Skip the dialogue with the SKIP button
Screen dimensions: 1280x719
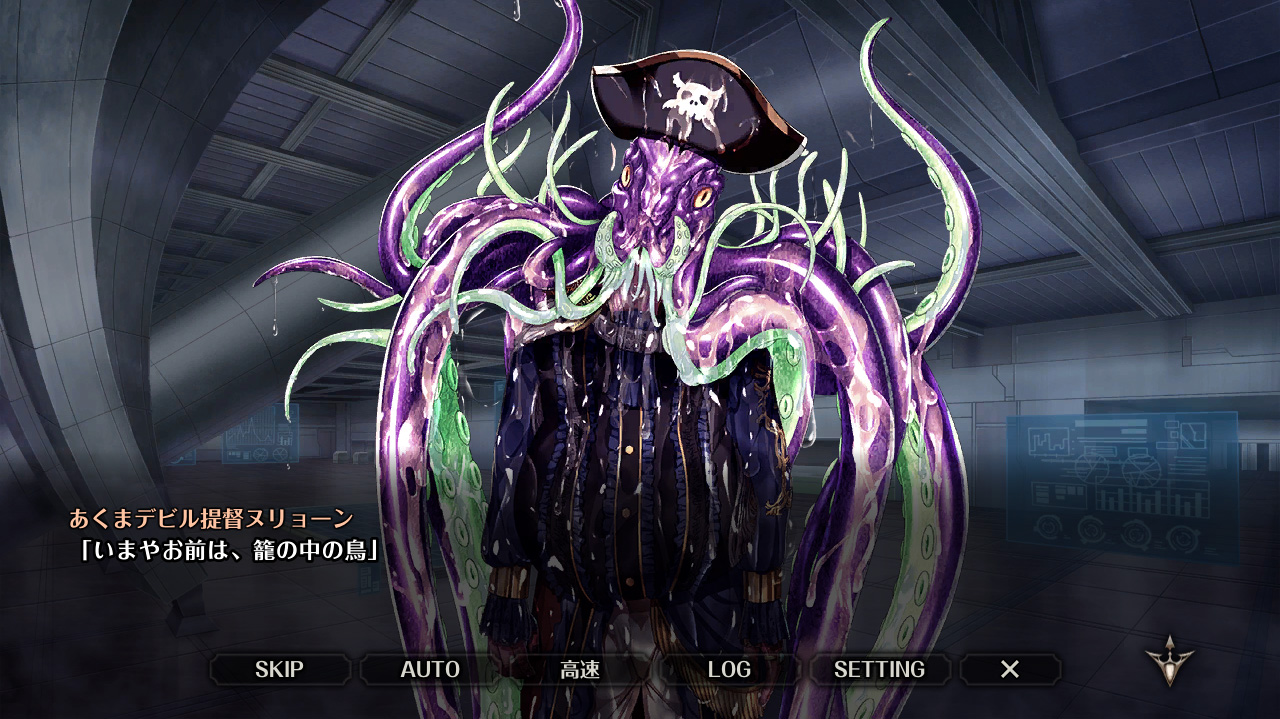279,669
